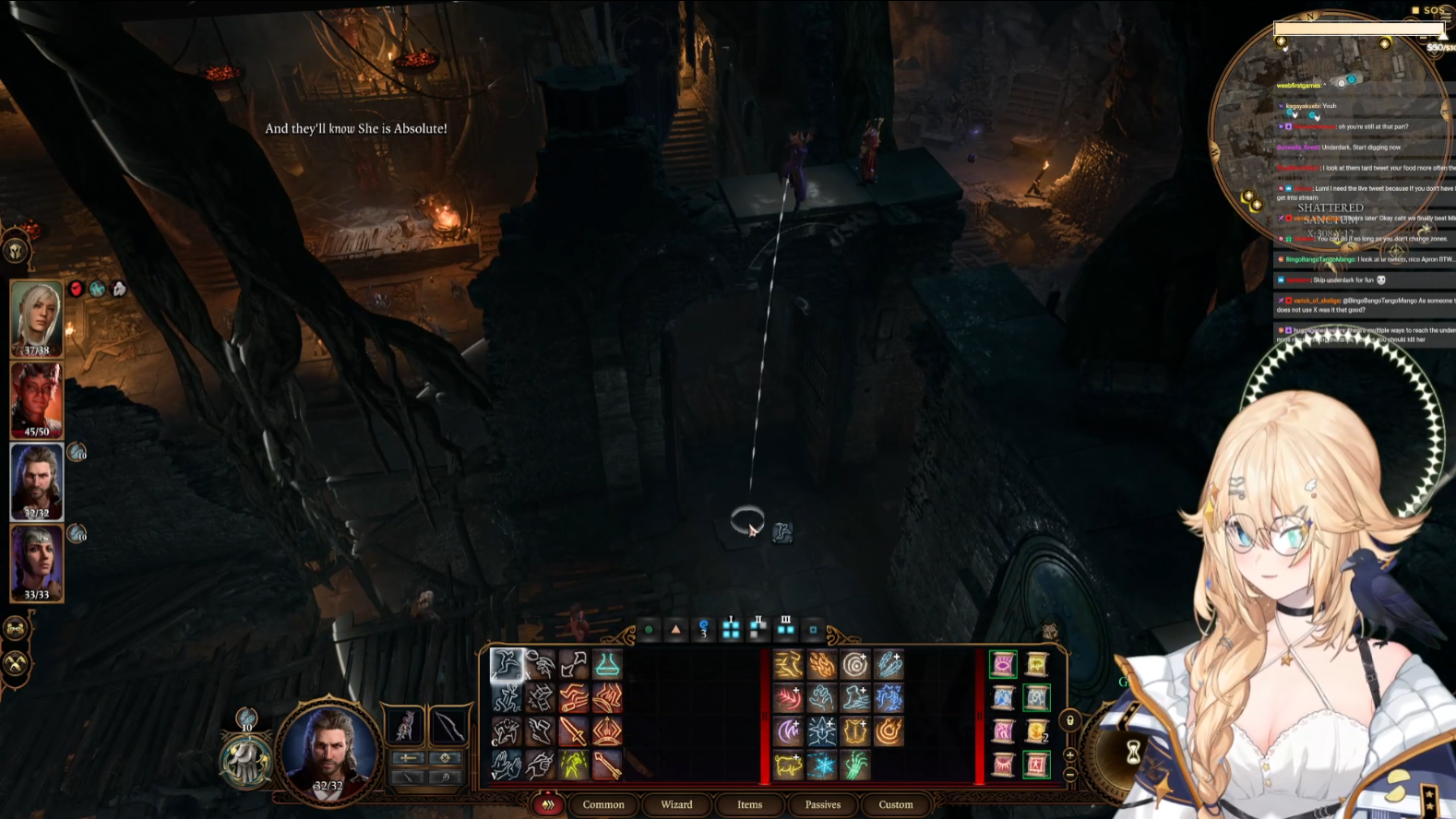Screen dimensions: 1456x819
Task: Select the red tiefling party portrait
Action: click(x=36, y=399)
